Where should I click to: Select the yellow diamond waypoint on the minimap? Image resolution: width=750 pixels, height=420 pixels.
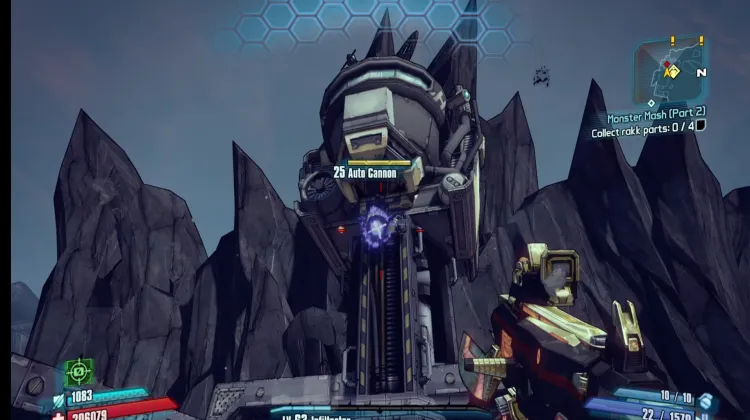[673, 71]
